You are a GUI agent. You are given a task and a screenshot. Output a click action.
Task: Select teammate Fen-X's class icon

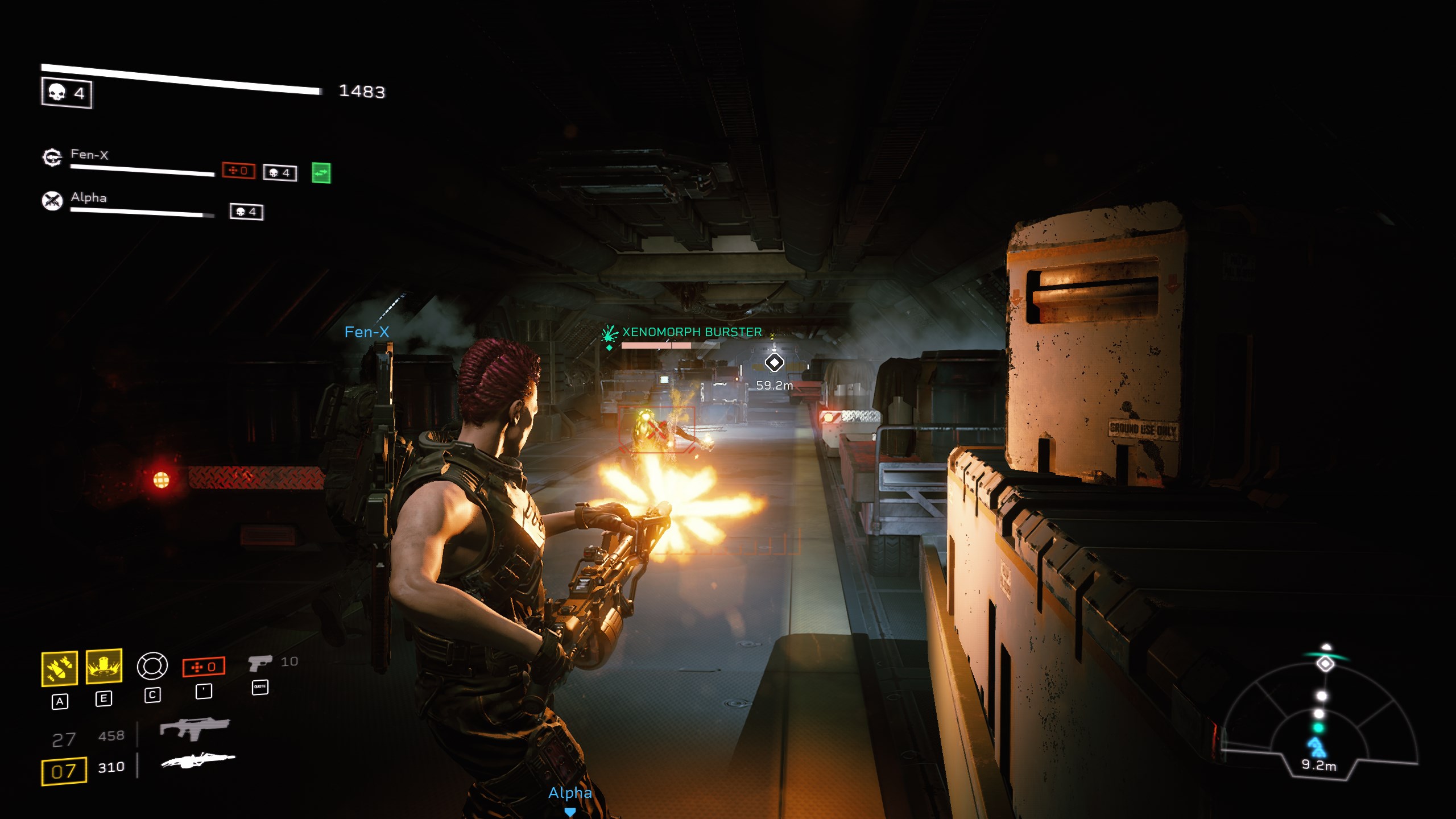click(x=52, y=157)
